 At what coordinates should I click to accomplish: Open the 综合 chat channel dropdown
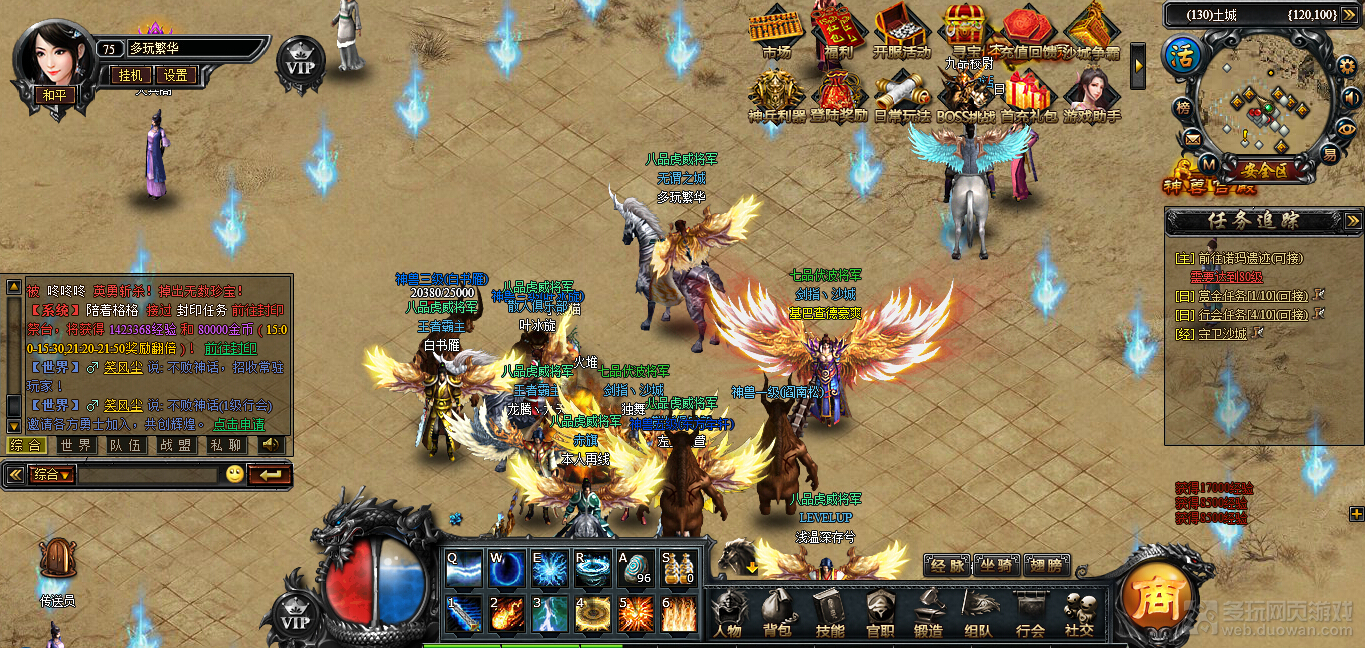[x=53, y=474]
